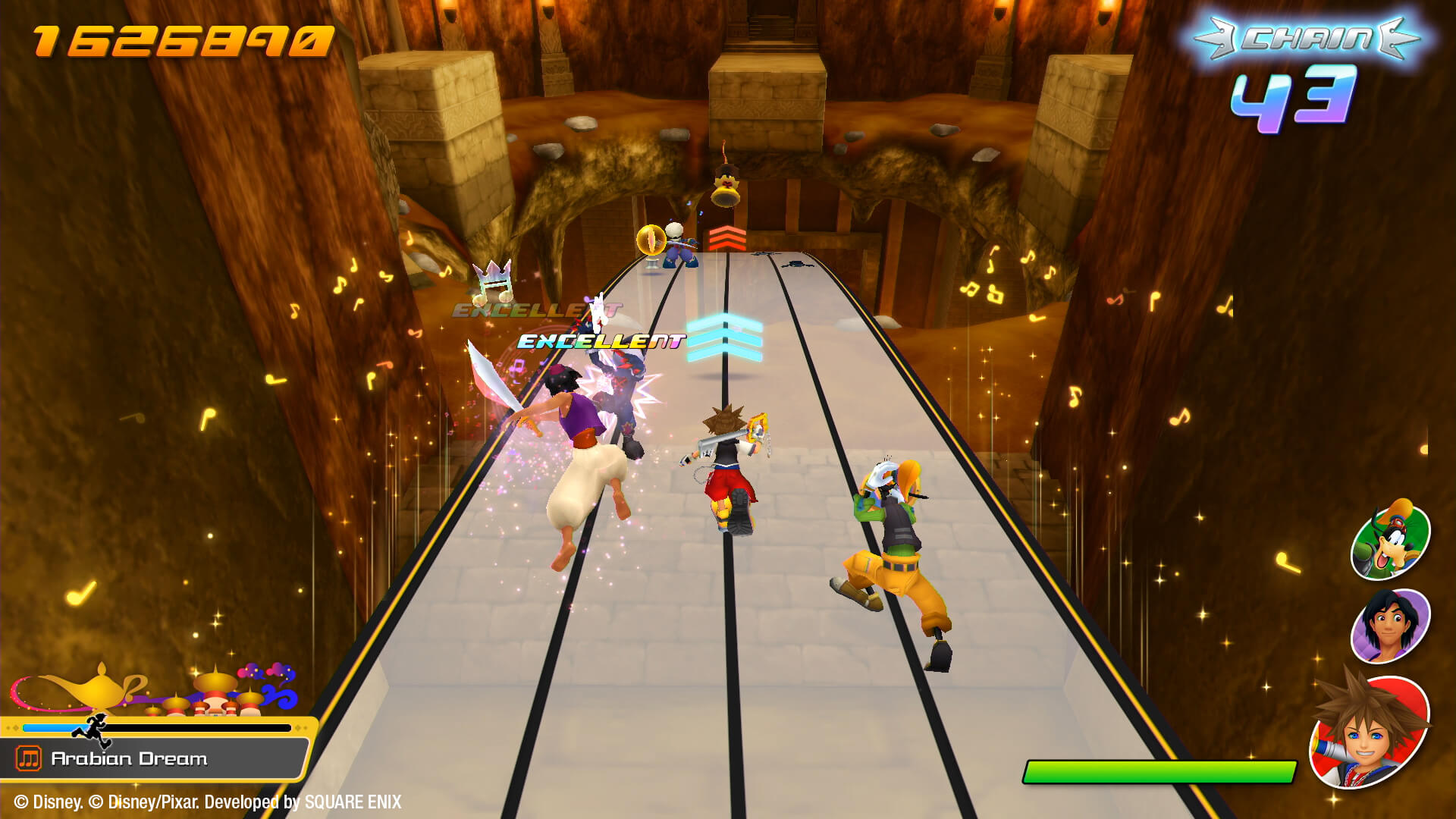Select Aladdin's party portrait
Screen dimensions: 1456x819
coord(1390,626)
